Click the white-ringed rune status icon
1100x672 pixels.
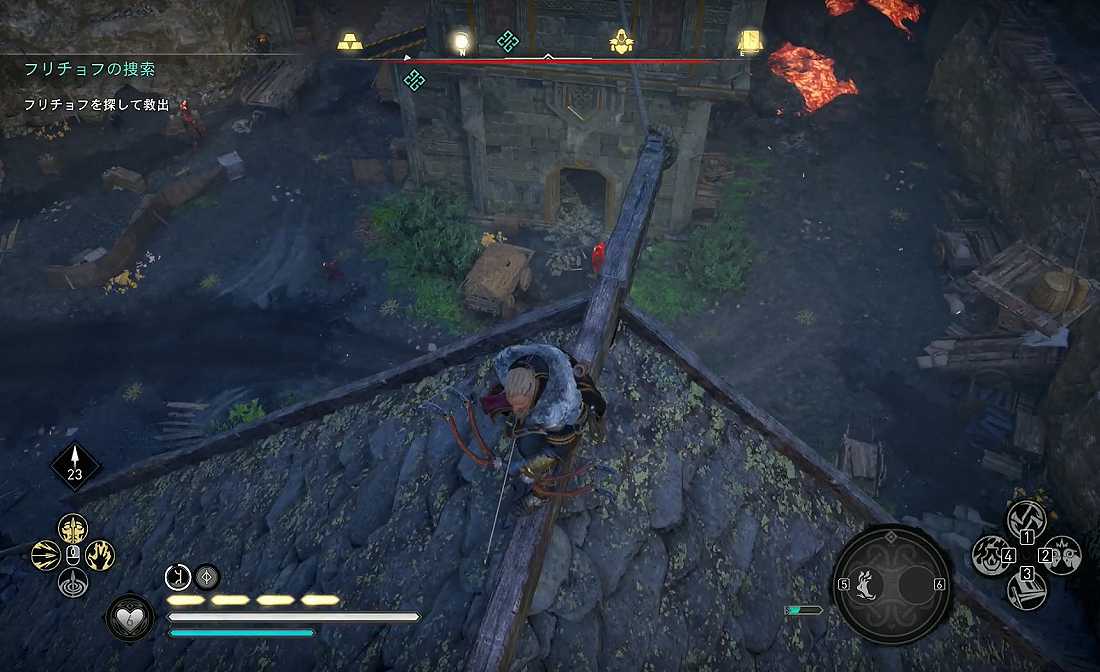click(x=178, y=576)
